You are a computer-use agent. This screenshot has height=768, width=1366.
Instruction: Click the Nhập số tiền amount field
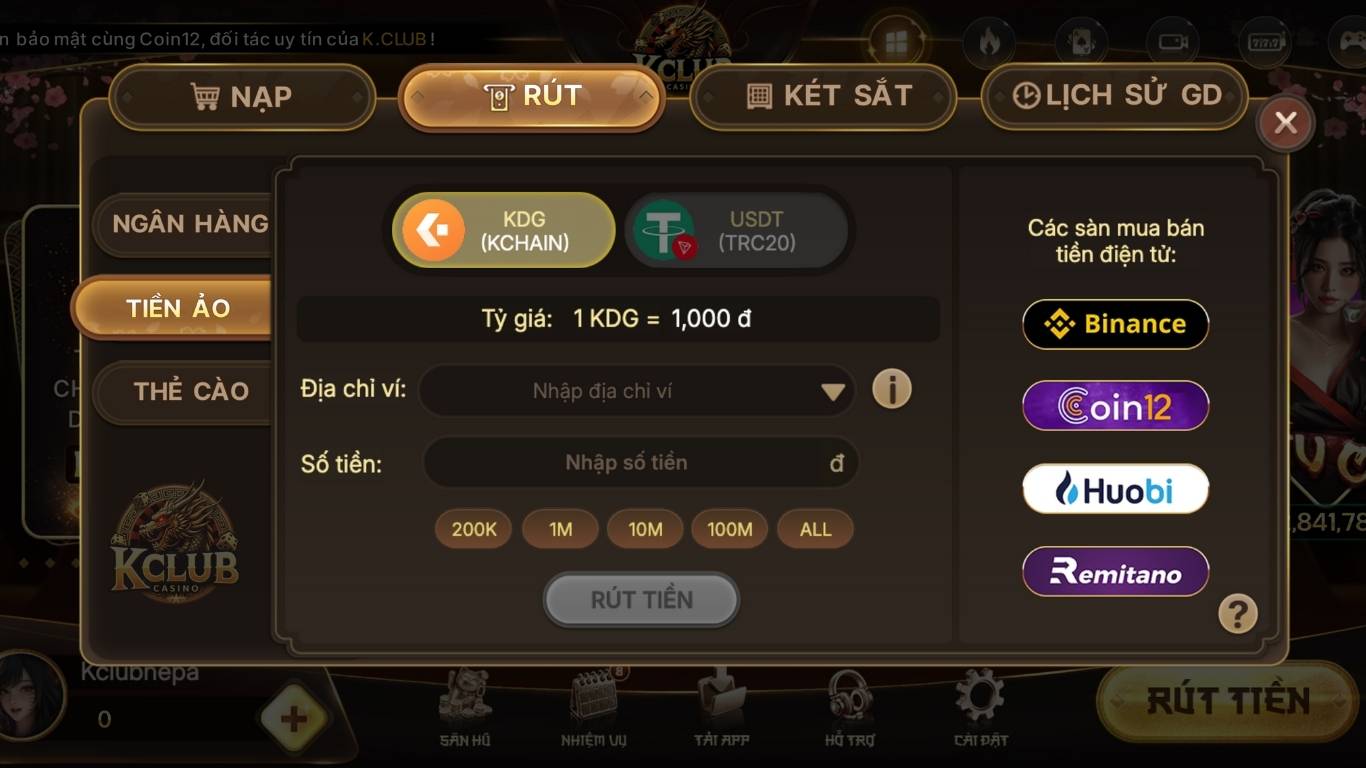[x=636, y=462]
